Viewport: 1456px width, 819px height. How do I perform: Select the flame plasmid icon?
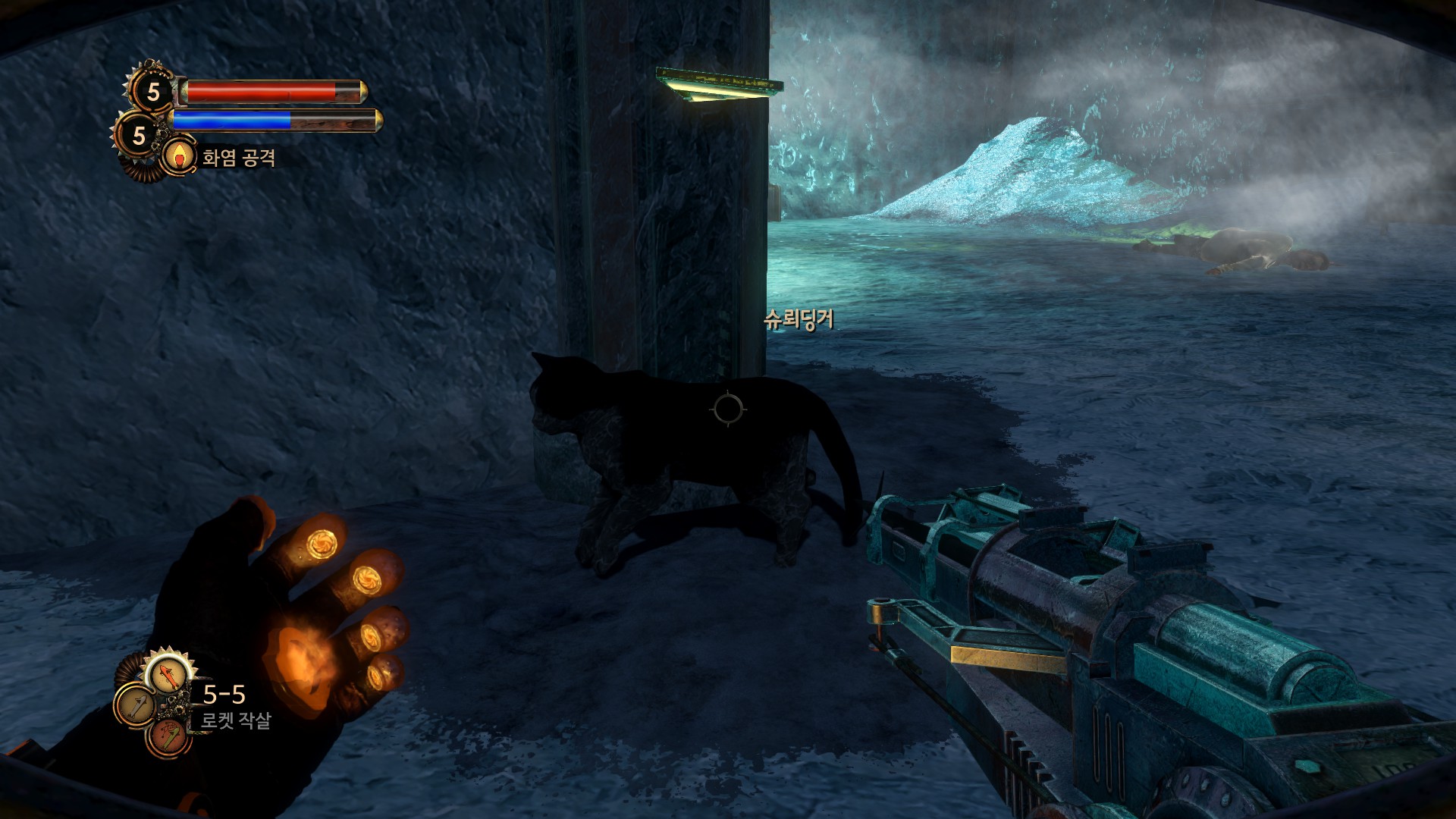click(179, 156)
